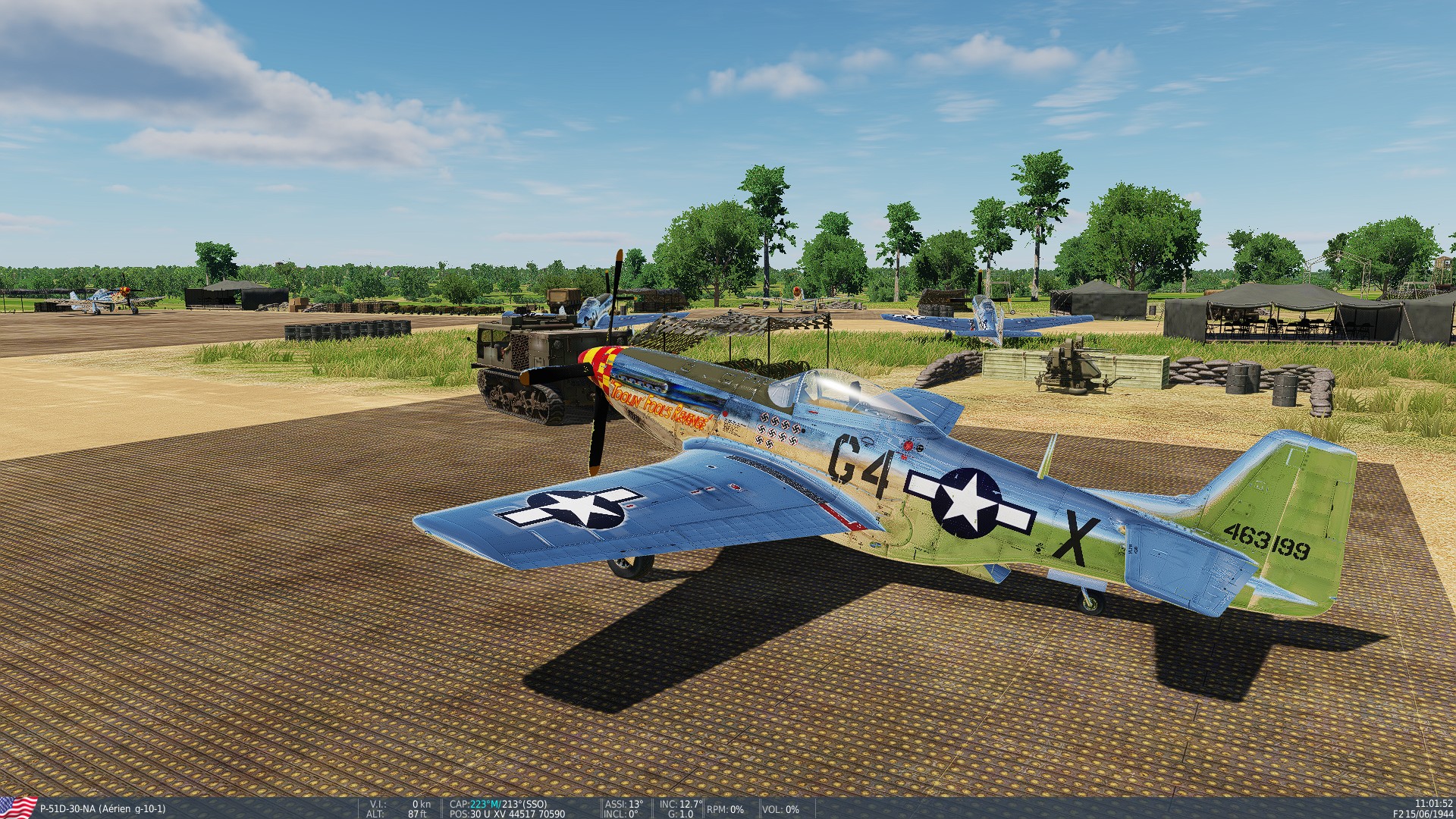Click the INCL: 0° inclination readout
Image resolution: width=1456 pixels, height=819 pixels.
[622, 811]
